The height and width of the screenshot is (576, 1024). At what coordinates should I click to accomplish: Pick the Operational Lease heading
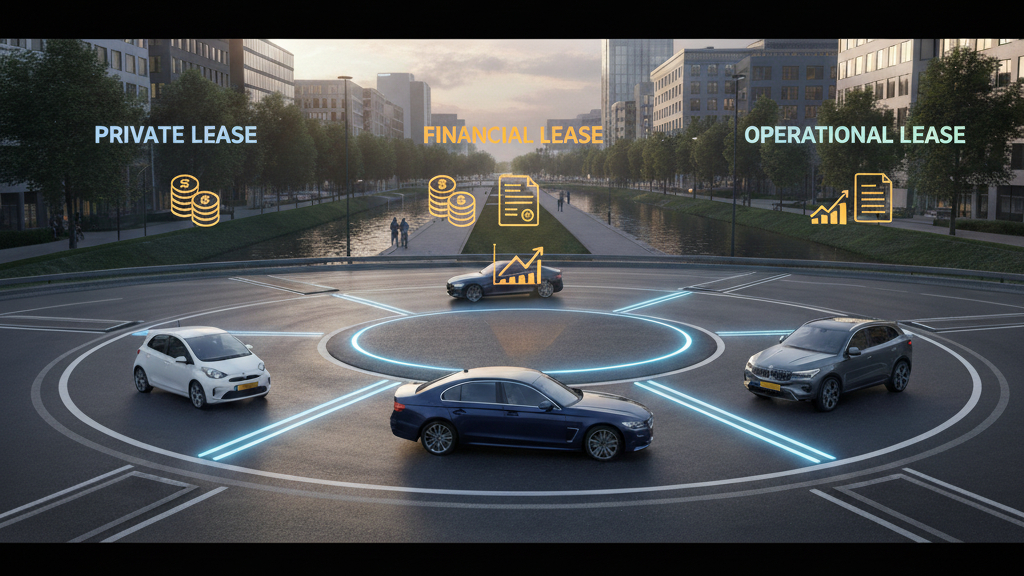pyautogui.click(x=855, y=135)
